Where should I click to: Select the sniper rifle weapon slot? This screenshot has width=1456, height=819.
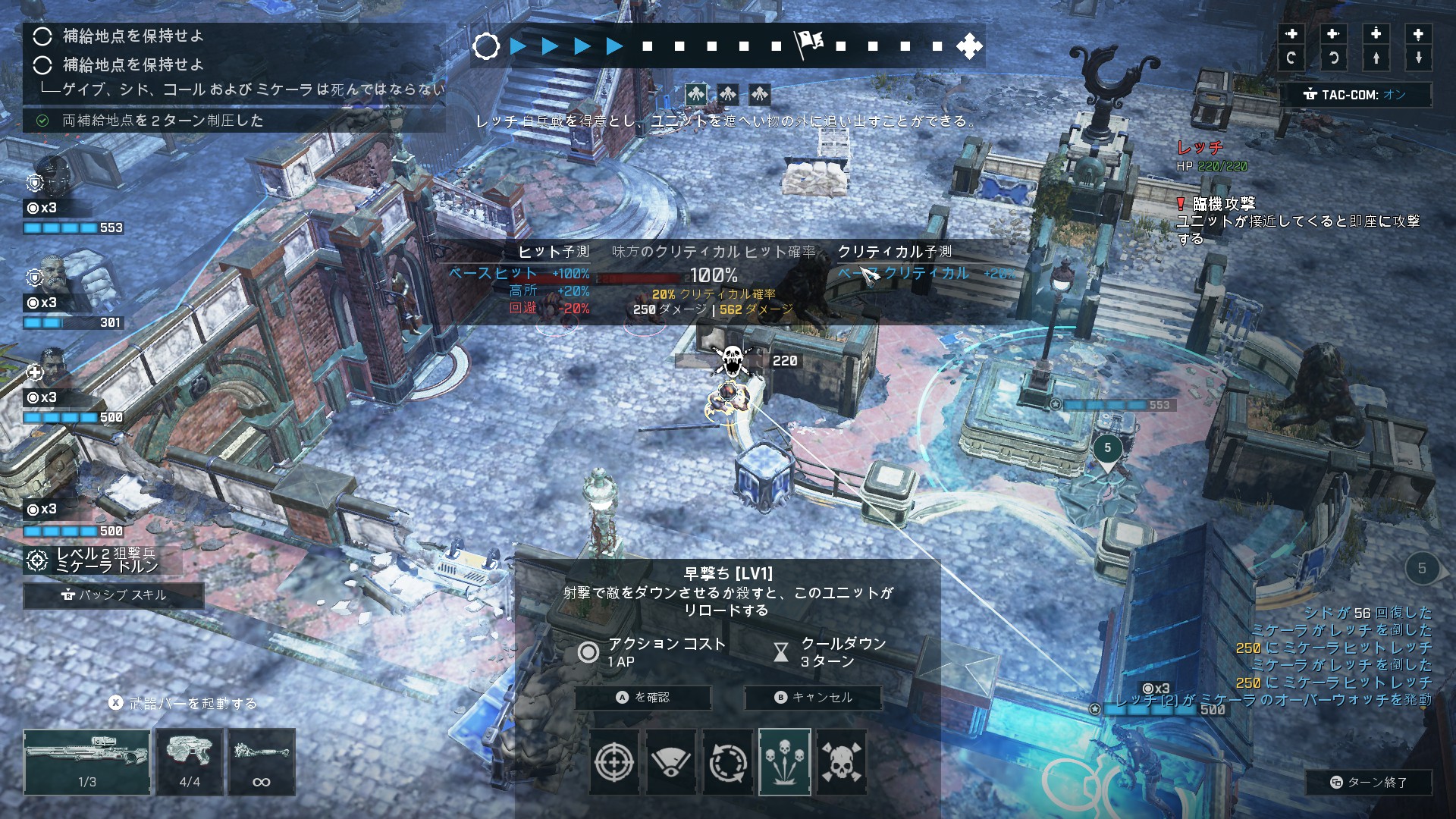coord(87,761)
